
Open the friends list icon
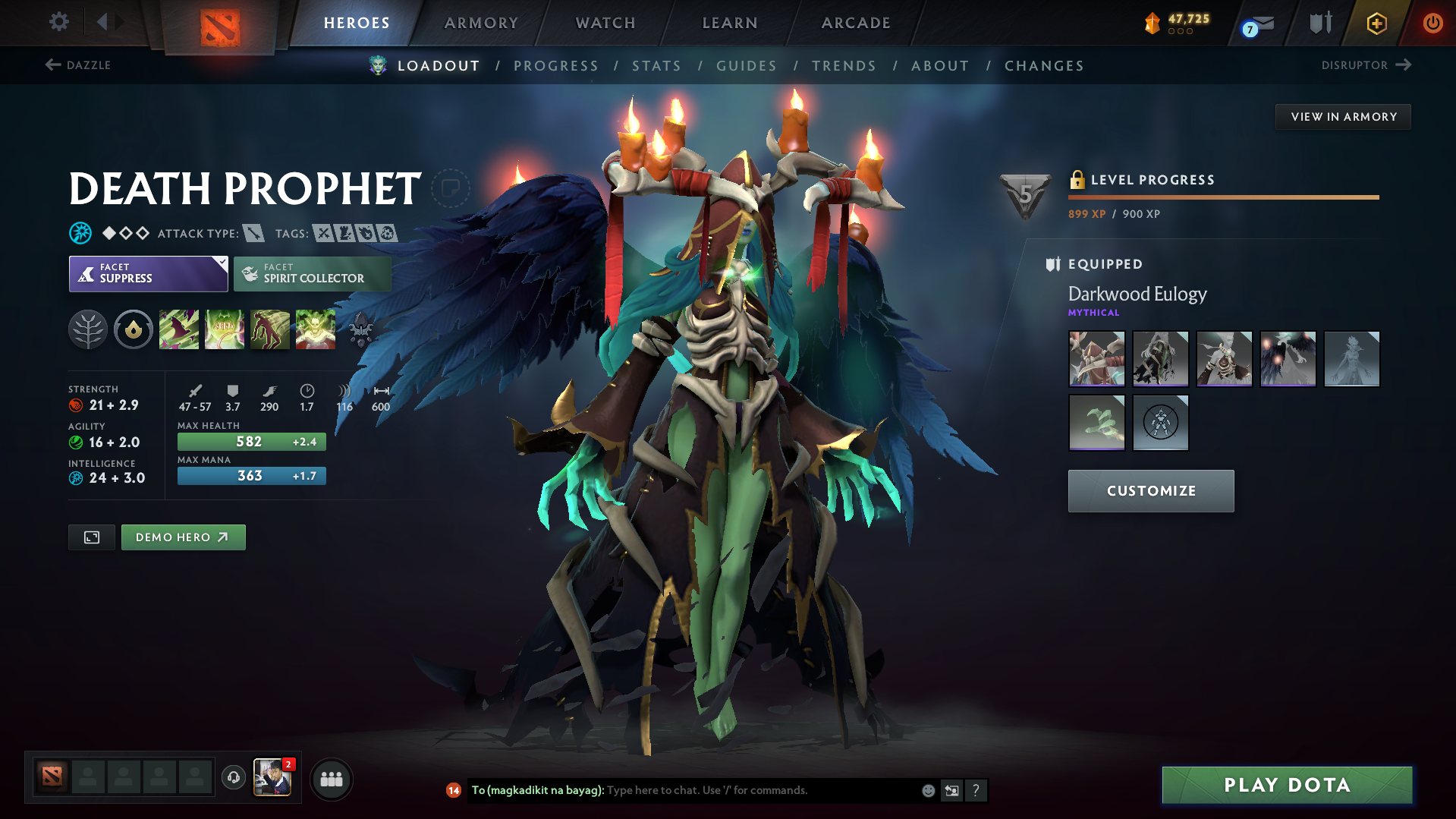pos(331,778)
